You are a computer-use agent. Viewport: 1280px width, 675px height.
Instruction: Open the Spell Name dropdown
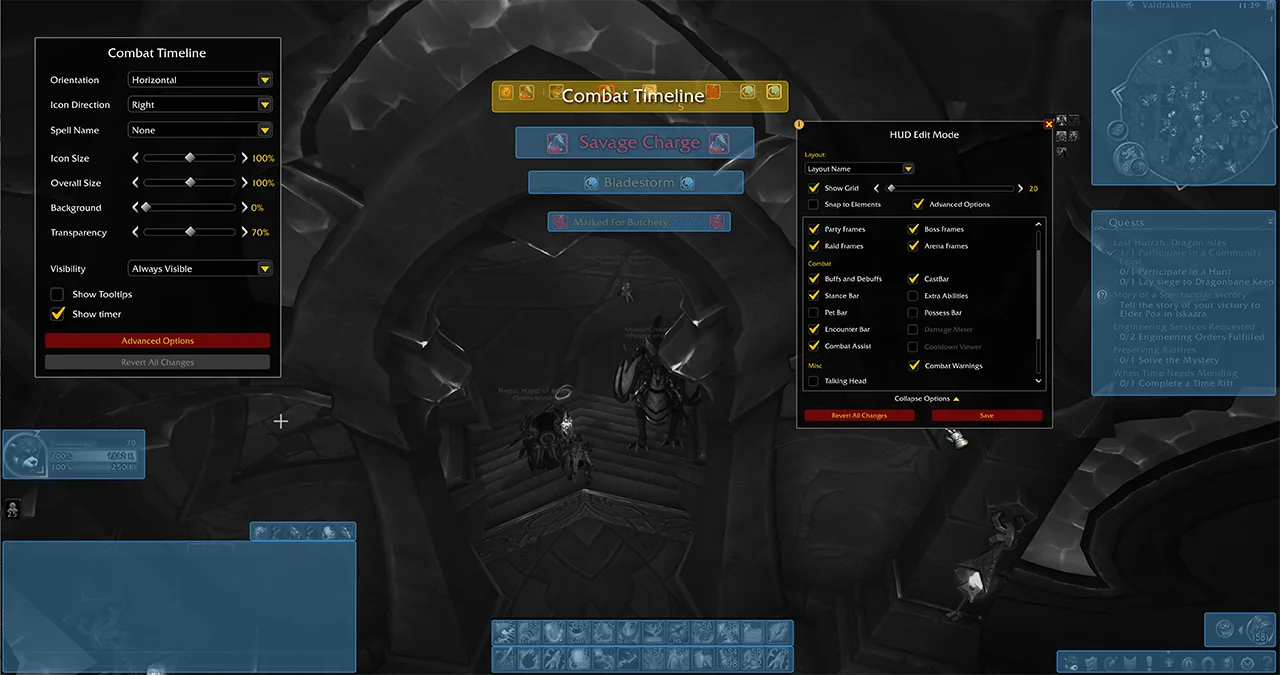(200, 130)
